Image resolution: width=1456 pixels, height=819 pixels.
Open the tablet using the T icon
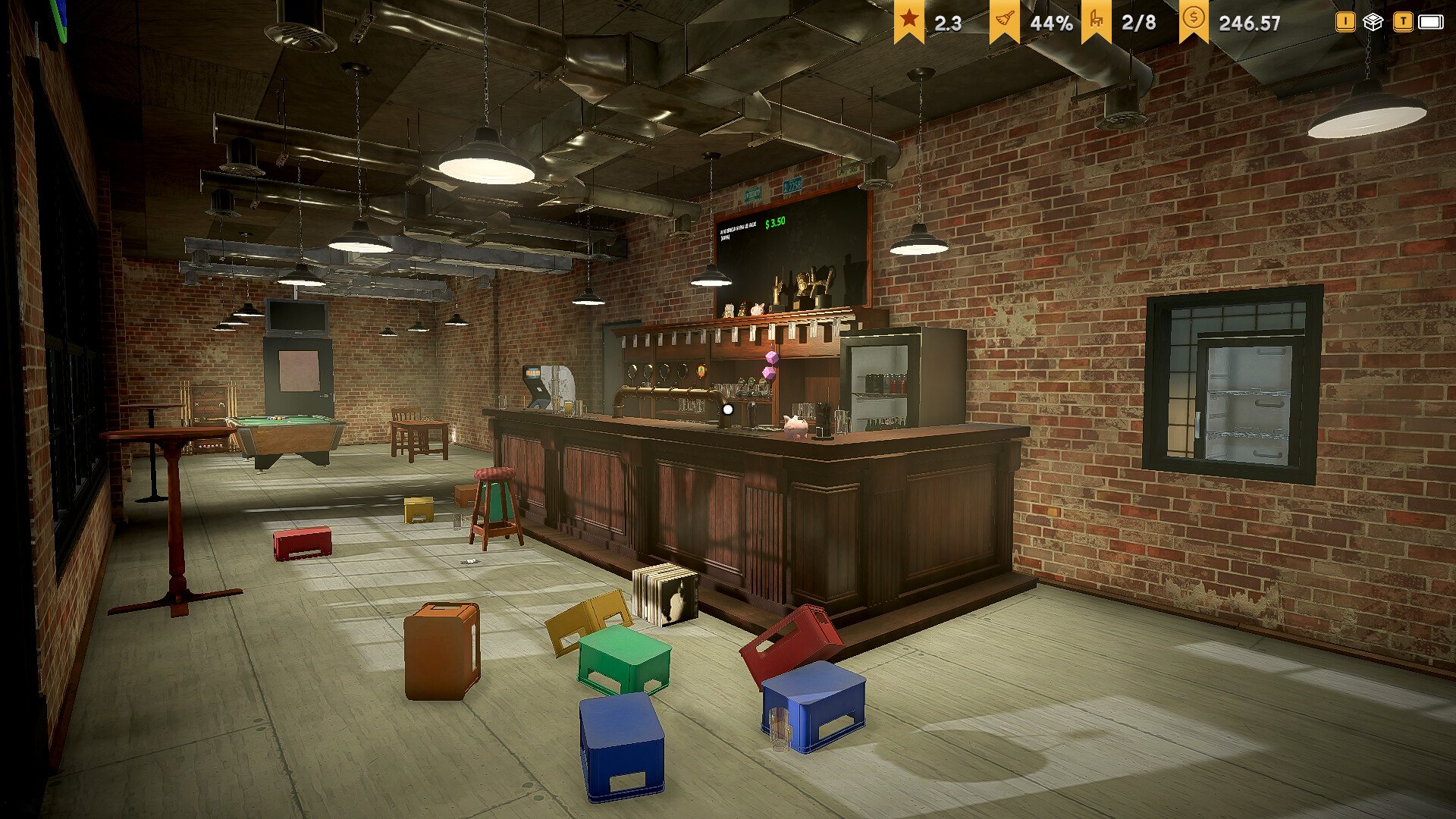pyautogui.click(x=1404, y=23)
